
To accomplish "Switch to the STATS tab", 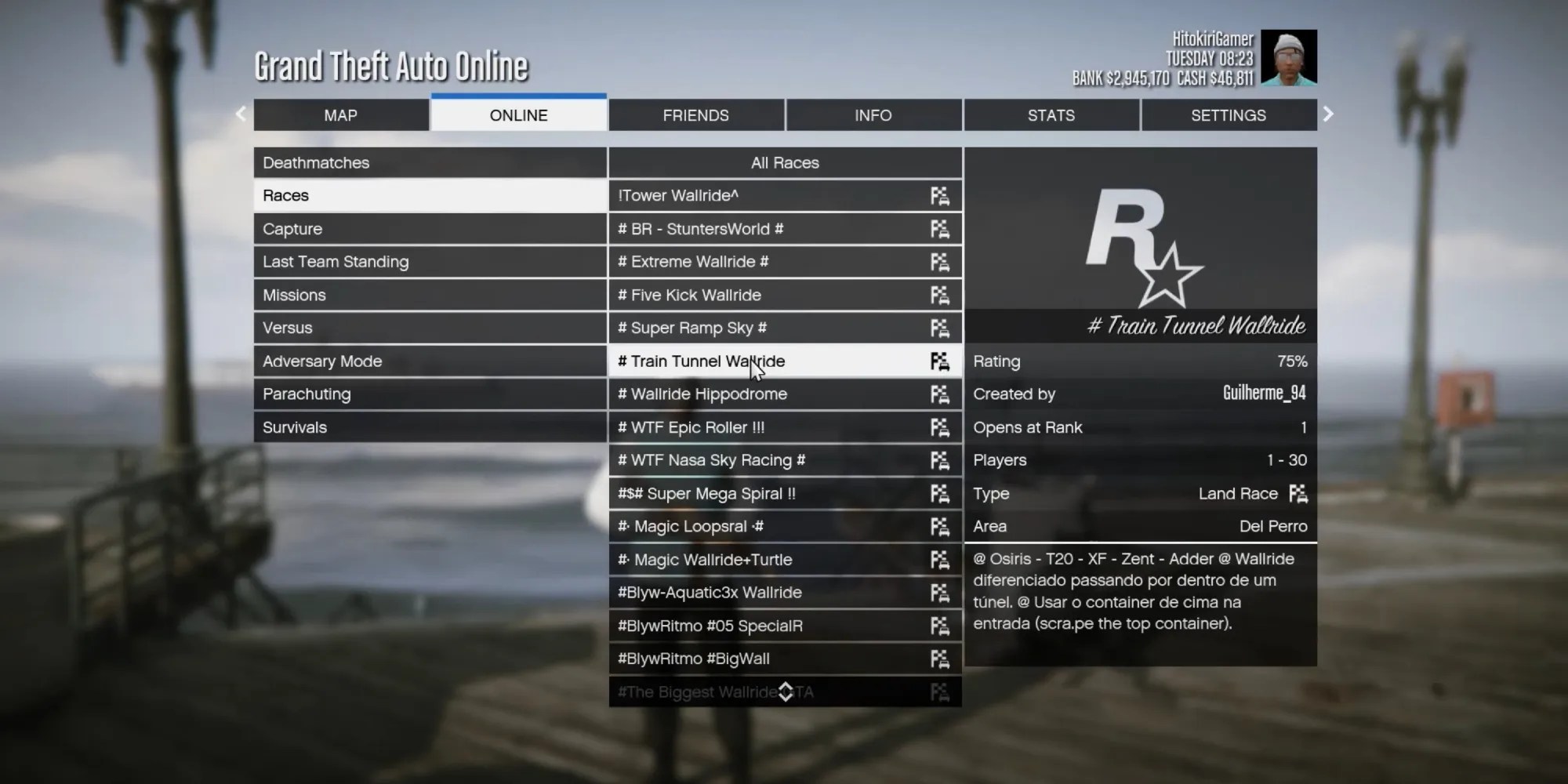I will pos(1051,114).
